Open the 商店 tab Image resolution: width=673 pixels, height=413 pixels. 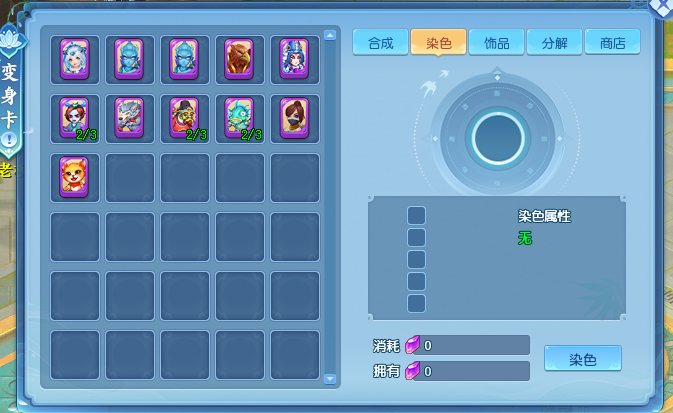[x=612, y=43]
